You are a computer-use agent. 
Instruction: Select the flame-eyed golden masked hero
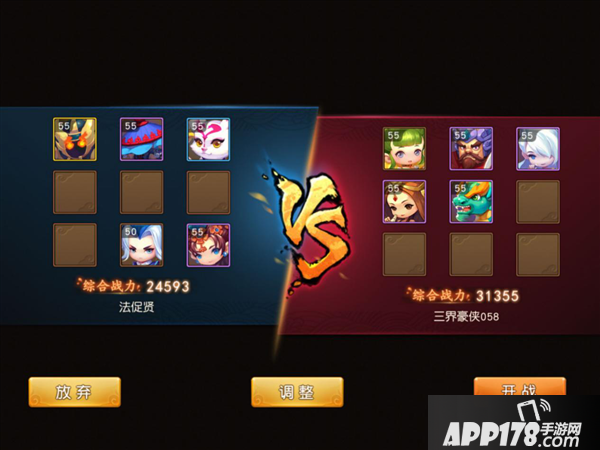(75, 139)
